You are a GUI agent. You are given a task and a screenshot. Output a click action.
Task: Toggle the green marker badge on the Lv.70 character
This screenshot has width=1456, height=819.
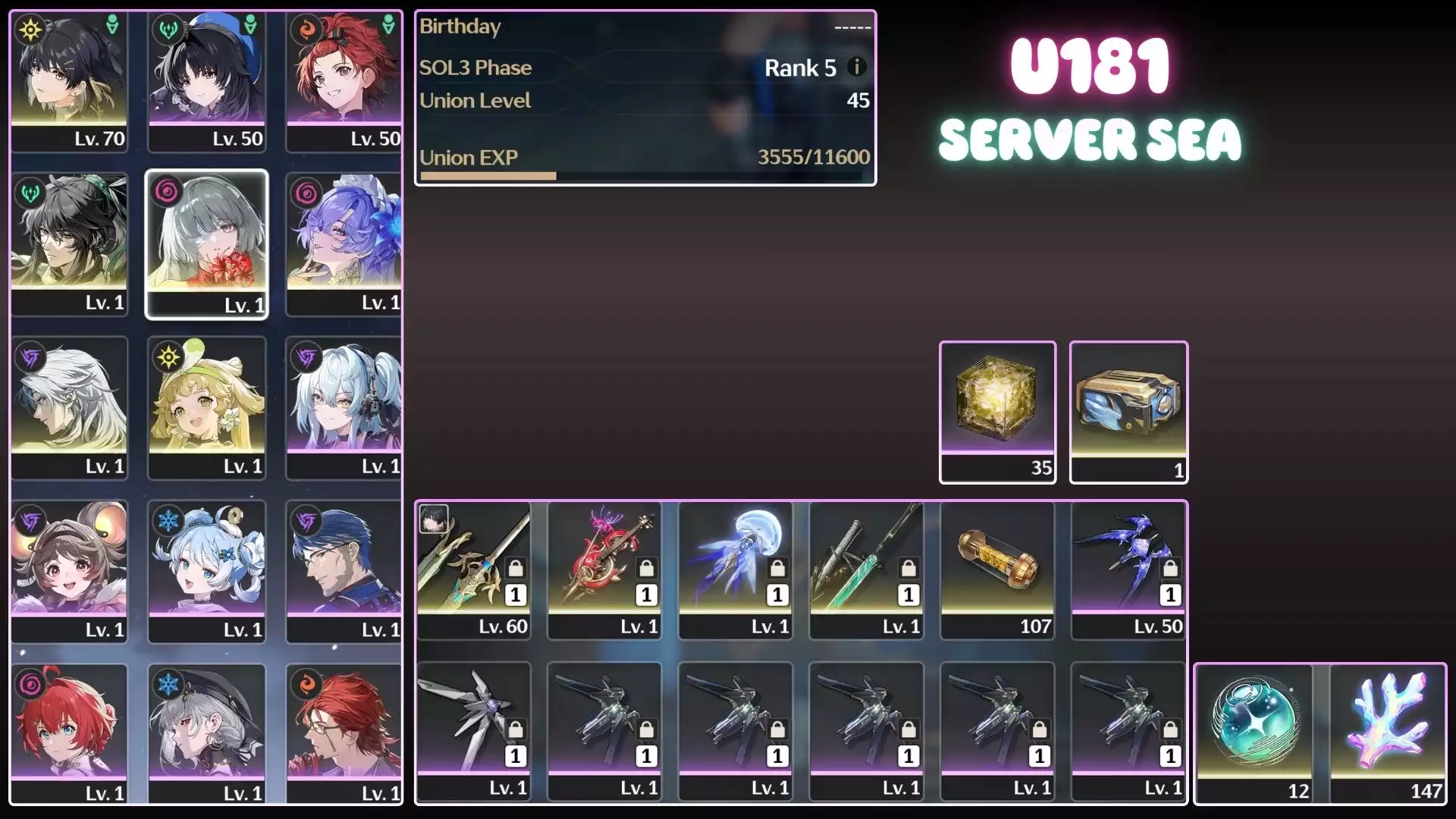111,23
